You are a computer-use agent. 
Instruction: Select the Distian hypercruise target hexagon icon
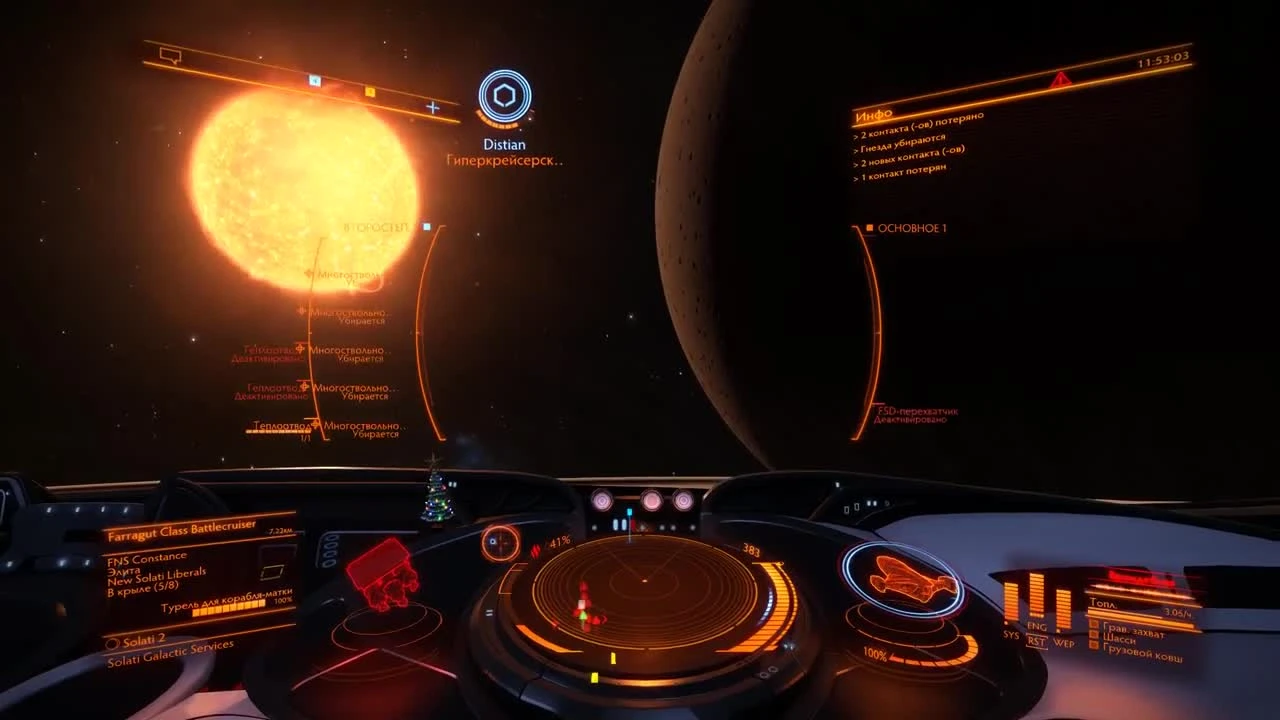(503, 95)
